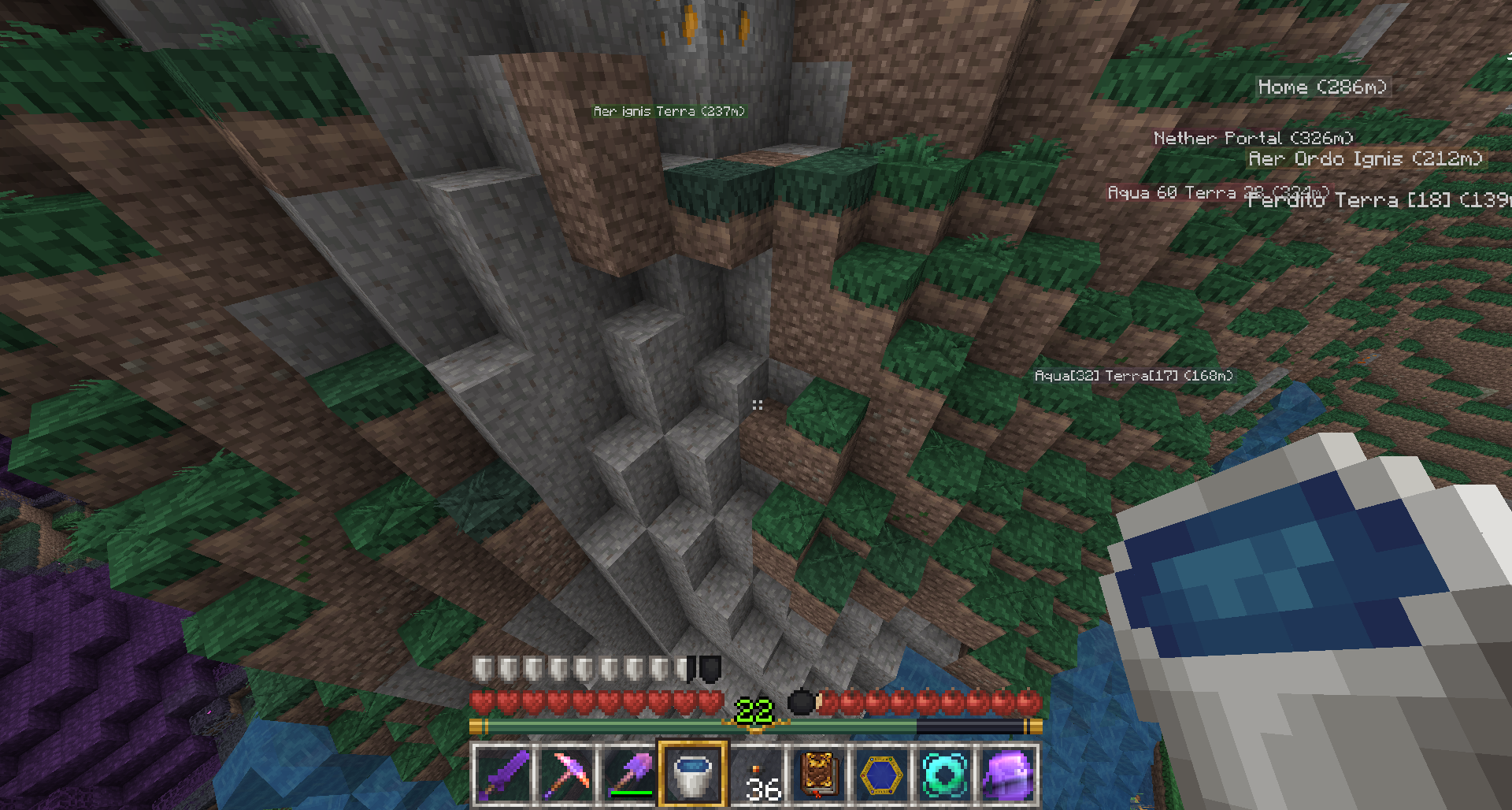Select the purple pouch hotbar slot
Screen dimensions: 1512x810
1008,775
